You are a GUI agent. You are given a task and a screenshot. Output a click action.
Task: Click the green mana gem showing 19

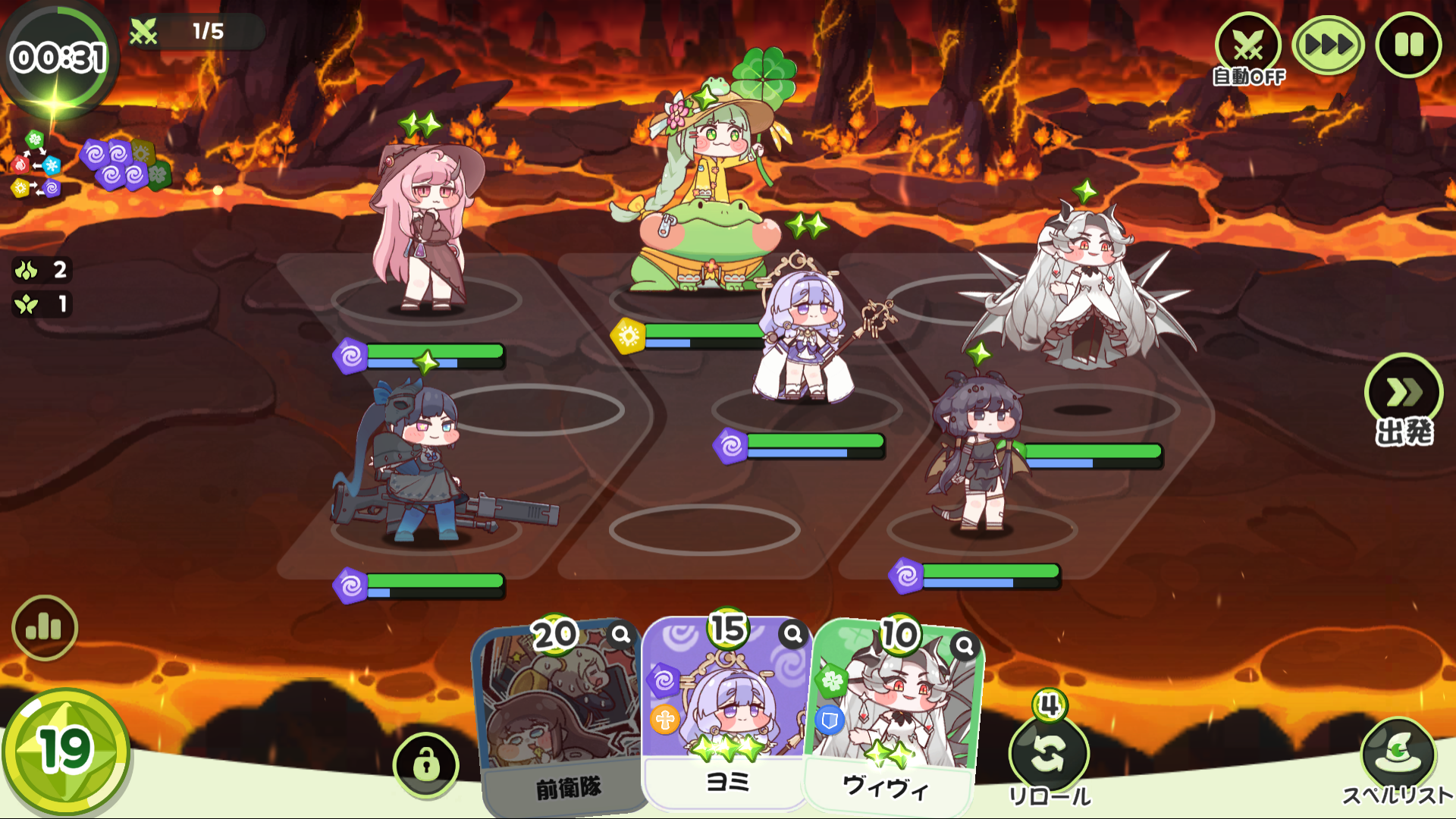(x=65, y=751)
